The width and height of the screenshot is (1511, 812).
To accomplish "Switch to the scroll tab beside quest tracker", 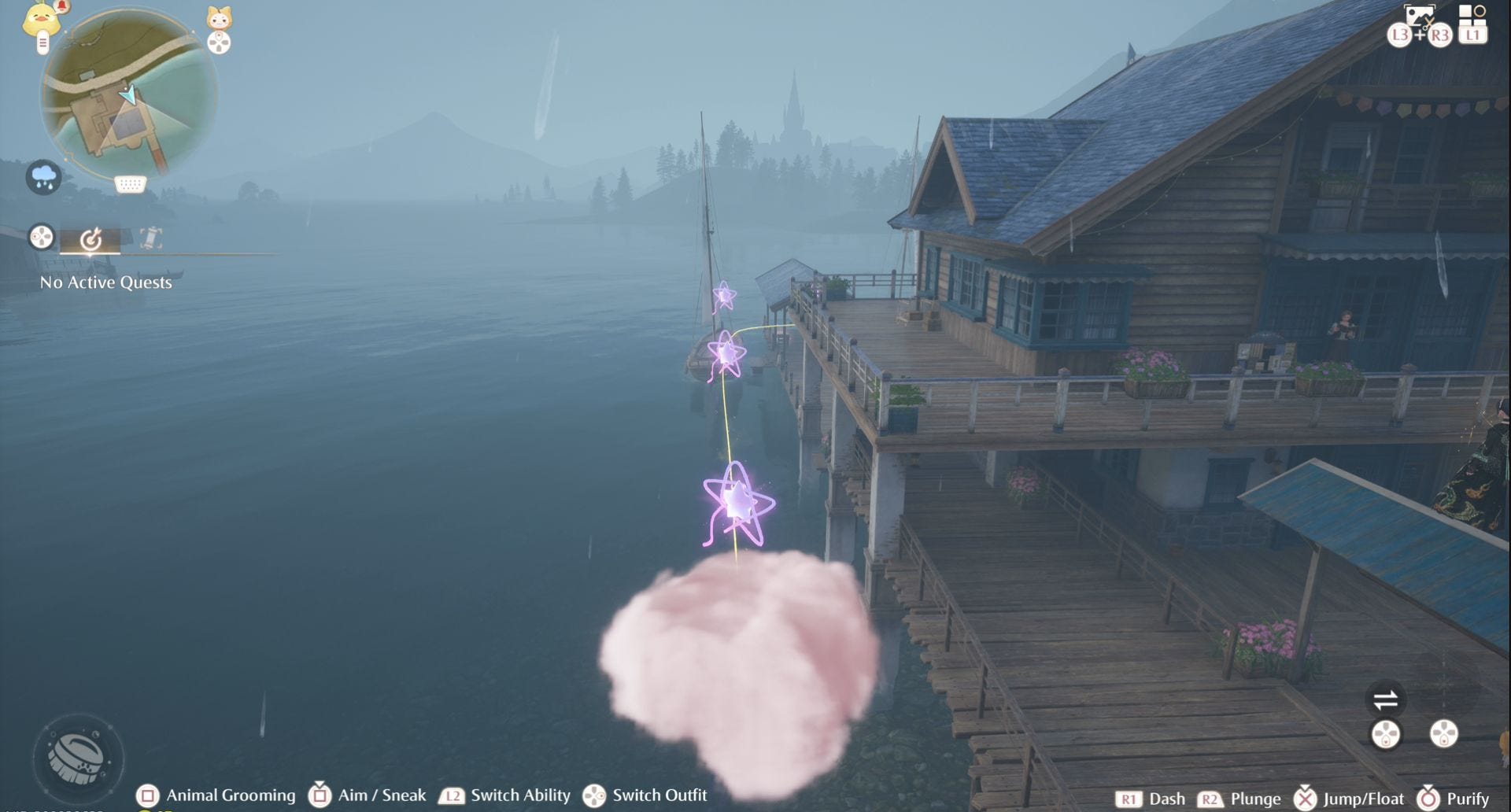I will click(150, 238).
